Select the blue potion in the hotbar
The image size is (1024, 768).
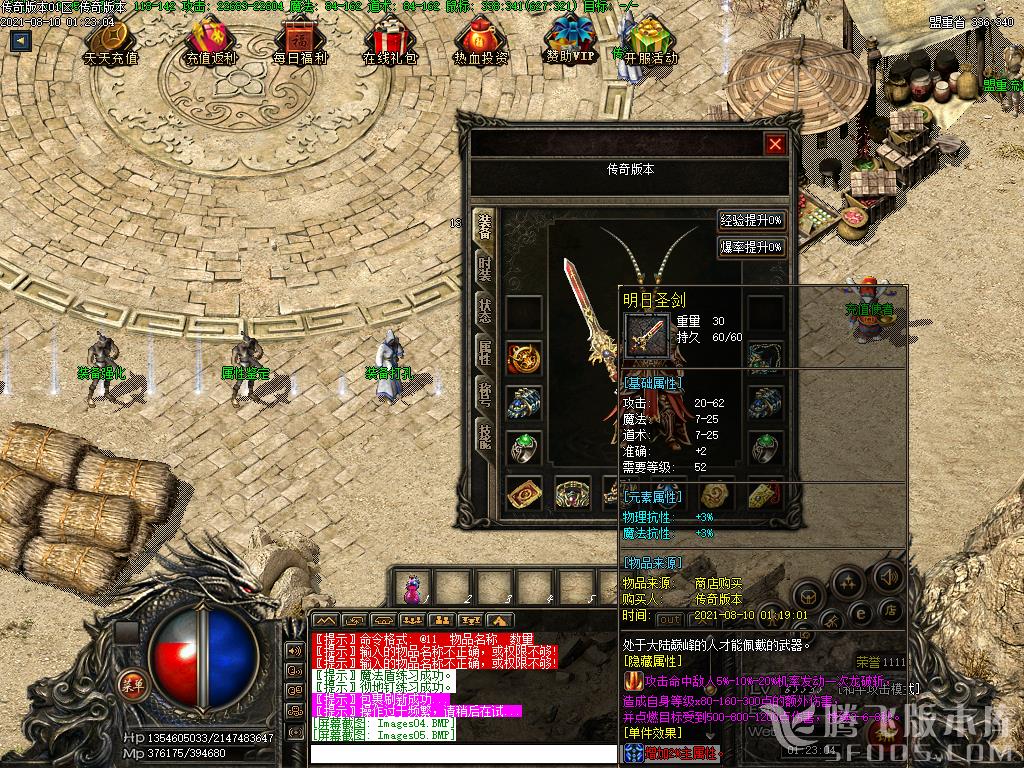click(411, 590)
